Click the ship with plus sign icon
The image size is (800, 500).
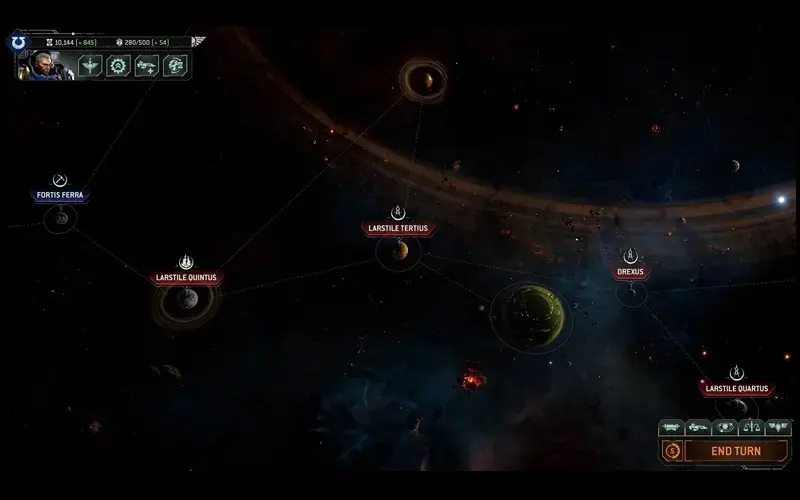pyautogui.click(x=146, y=66)
